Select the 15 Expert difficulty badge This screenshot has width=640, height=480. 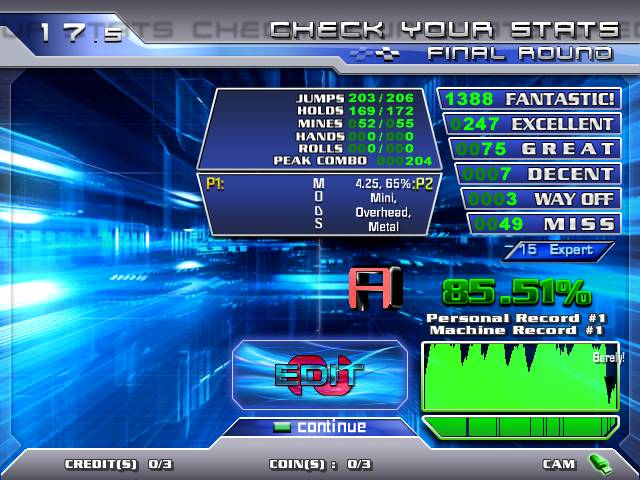558,250
